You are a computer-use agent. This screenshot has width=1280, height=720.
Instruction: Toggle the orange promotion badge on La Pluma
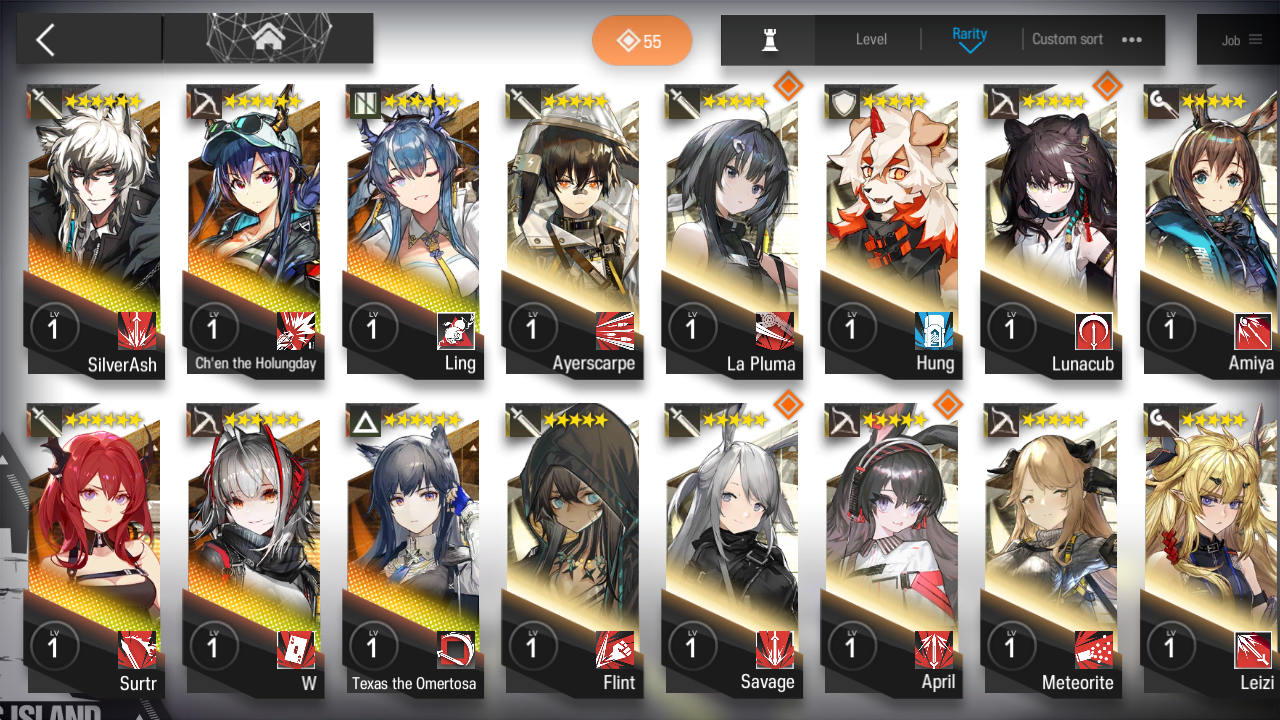click(x=789, y=86)
